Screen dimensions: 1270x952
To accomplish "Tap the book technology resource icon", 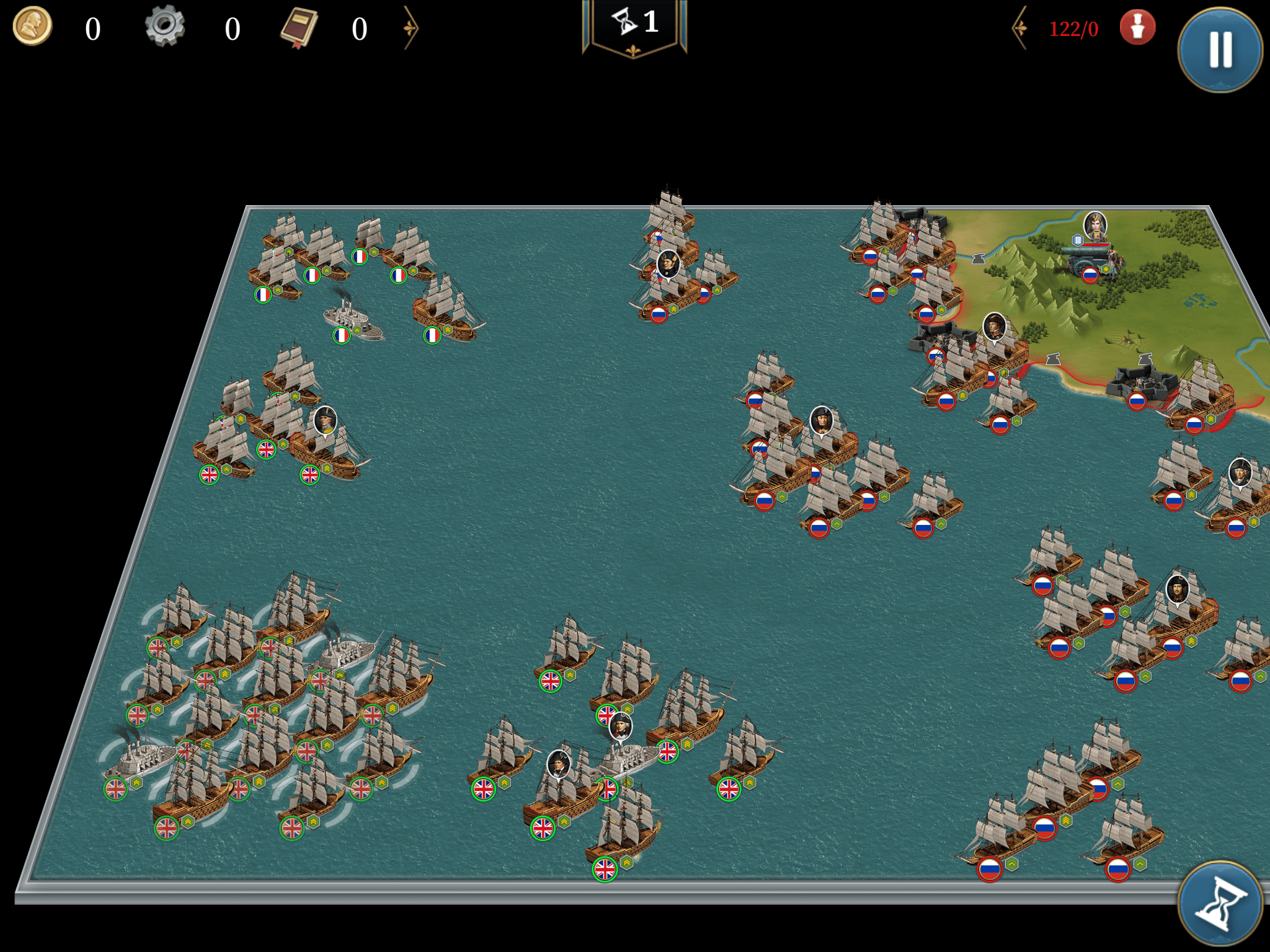I will 299,28.
